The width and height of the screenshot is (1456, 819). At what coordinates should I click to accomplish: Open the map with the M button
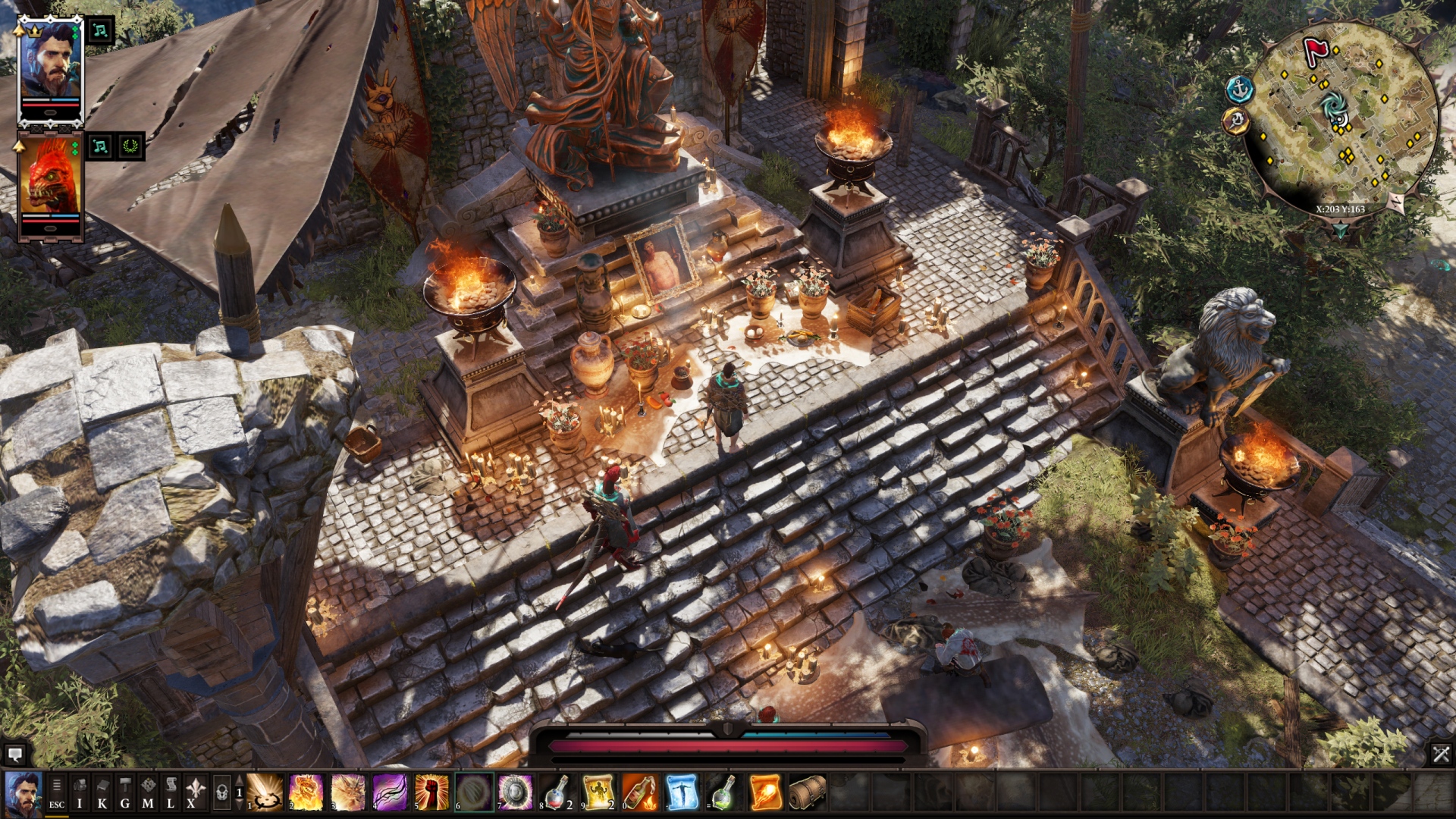click(148, 794)
